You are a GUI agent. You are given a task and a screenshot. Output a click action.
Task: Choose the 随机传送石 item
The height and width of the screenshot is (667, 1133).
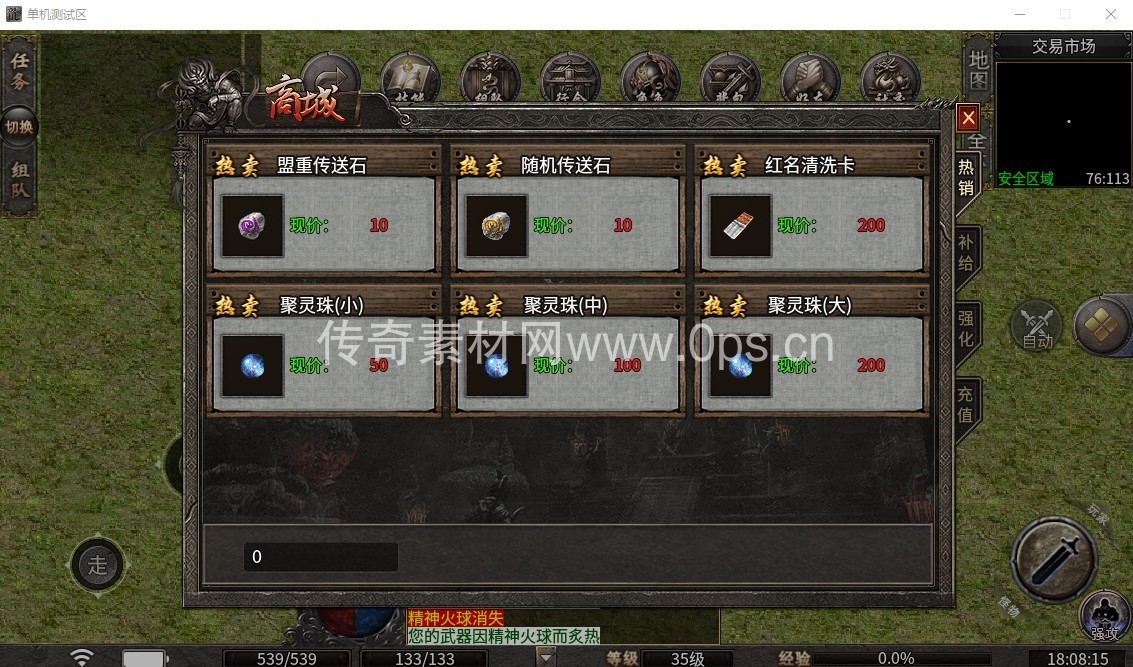pos(497,226)
